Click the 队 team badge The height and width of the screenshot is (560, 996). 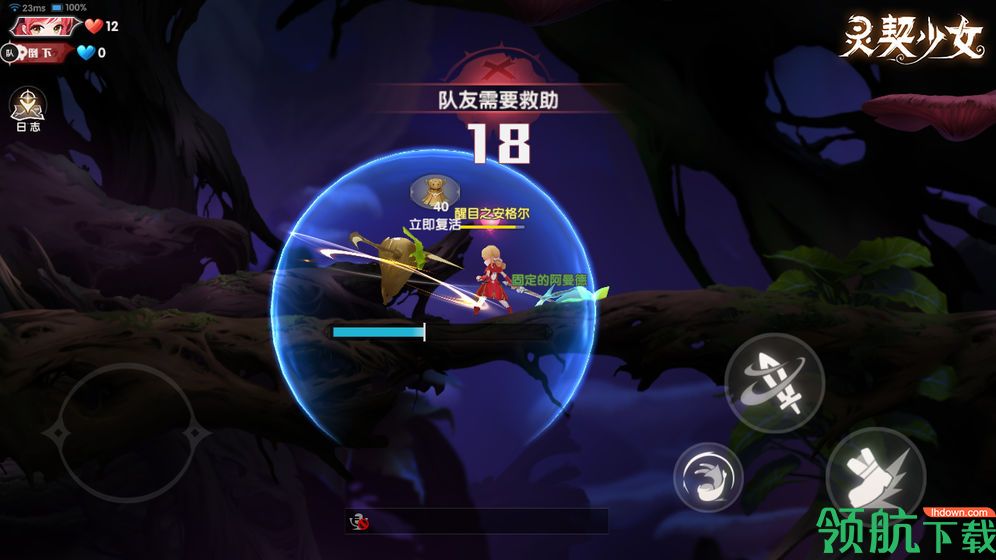click(x=11, y=53)
